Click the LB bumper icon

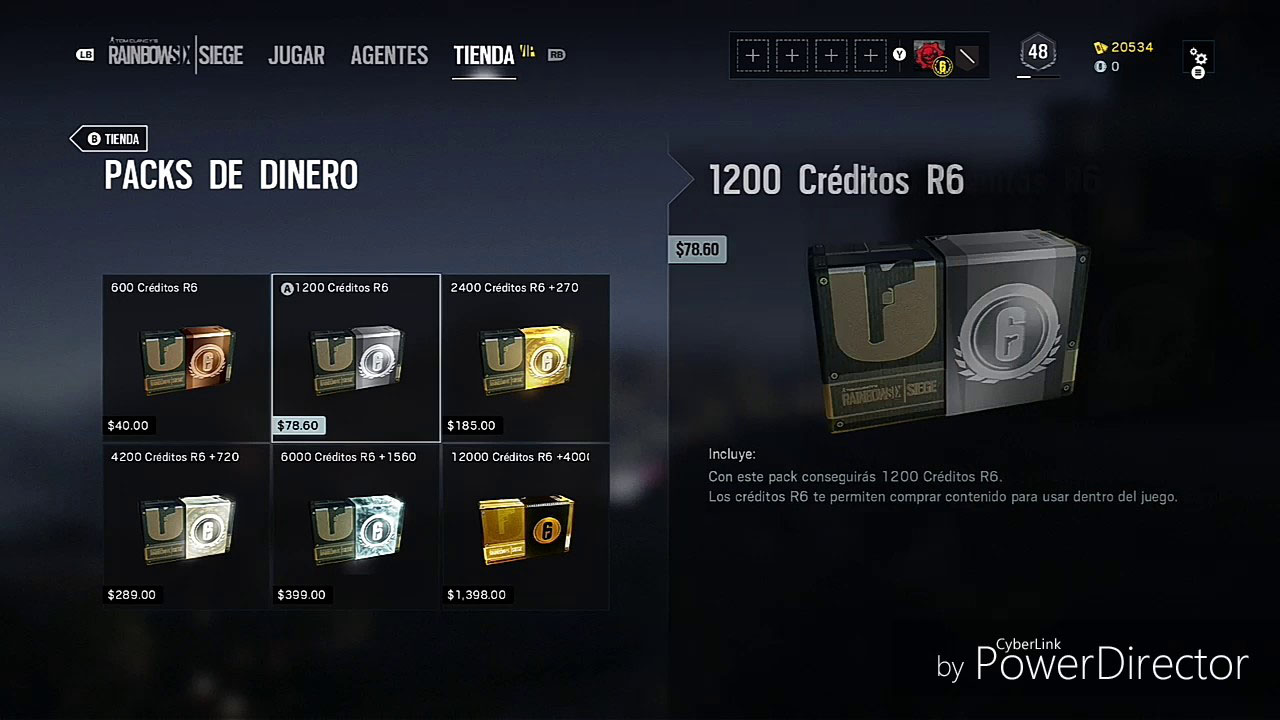point(85,54)
